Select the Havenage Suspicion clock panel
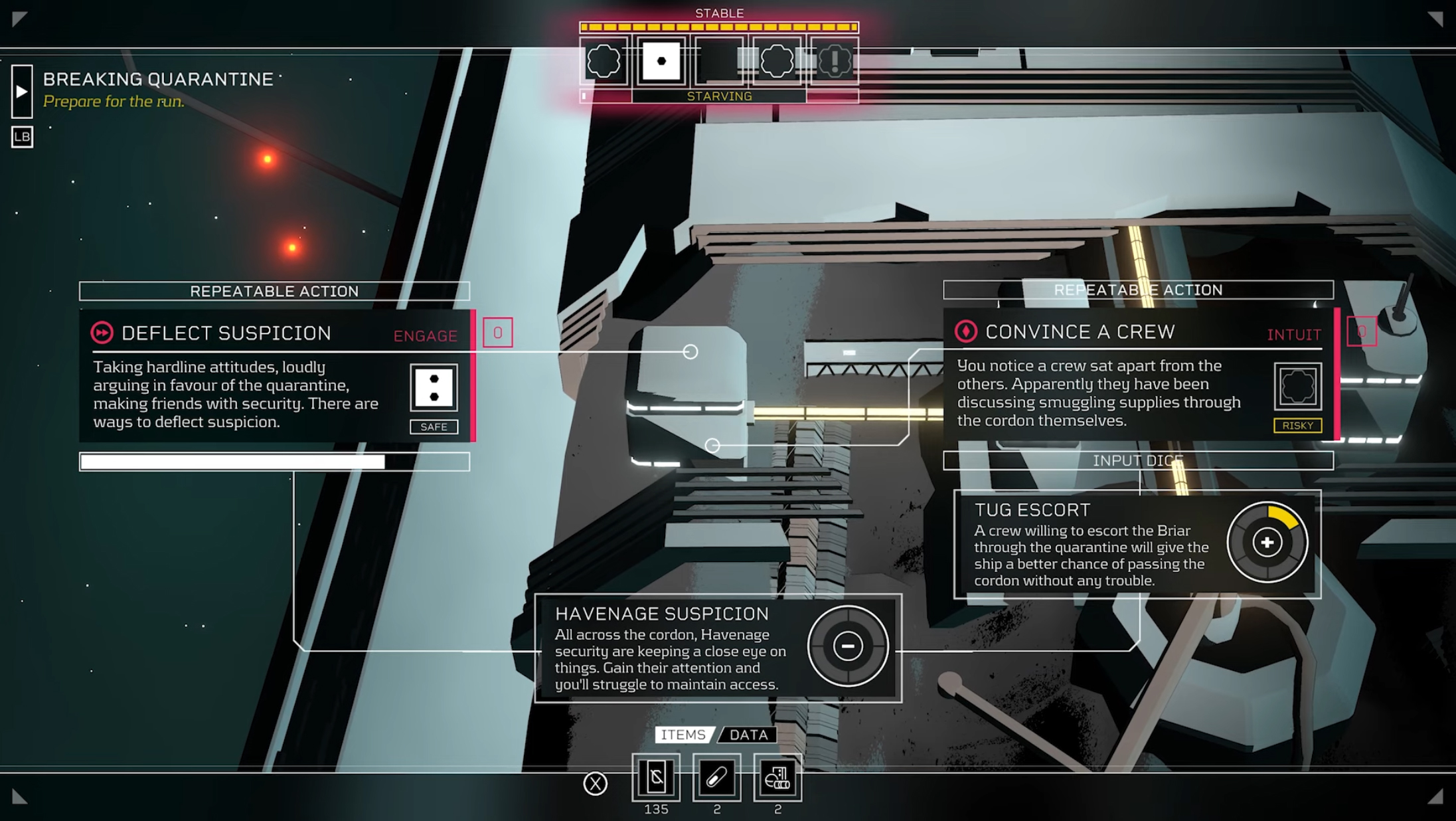The image size is (1456, 821). 718,648
